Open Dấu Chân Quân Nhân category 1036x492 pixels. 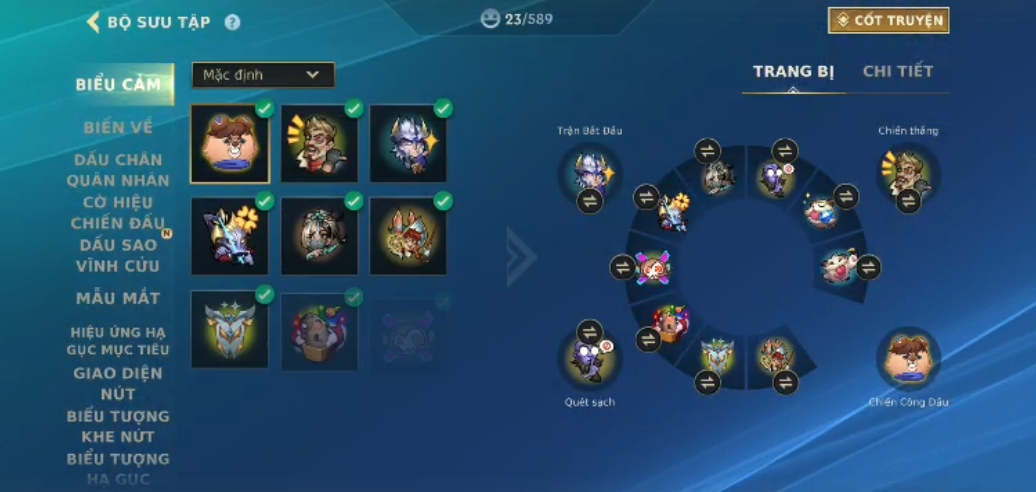[x=118, y=170]
